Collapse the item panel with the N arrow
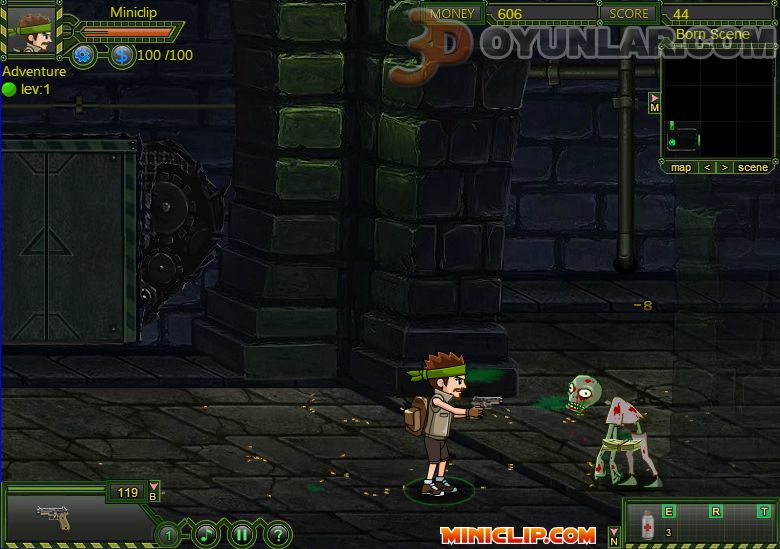This screenshot has height=549, width=780. [614, 537]
